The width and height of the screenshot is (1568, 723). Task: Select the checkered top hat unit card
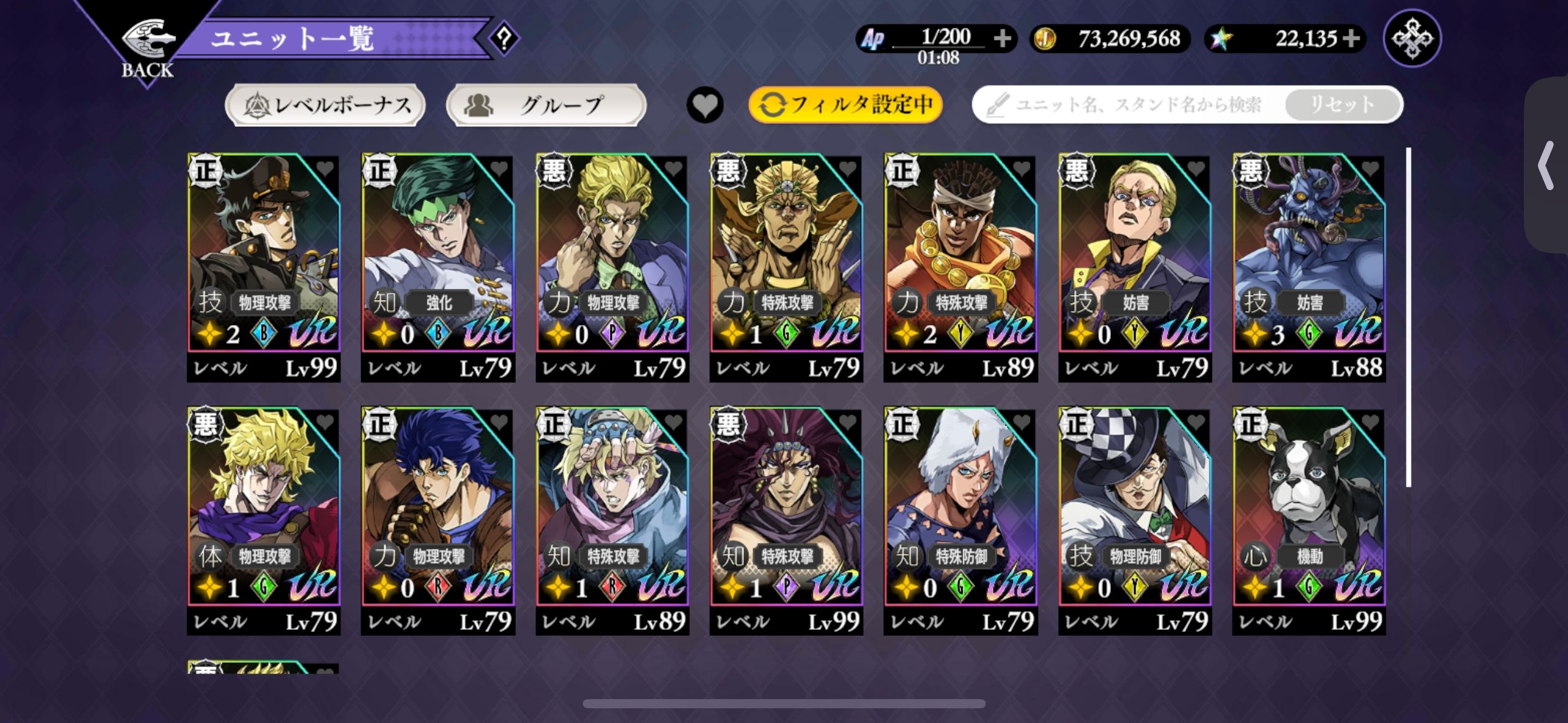pos(1135,512)
